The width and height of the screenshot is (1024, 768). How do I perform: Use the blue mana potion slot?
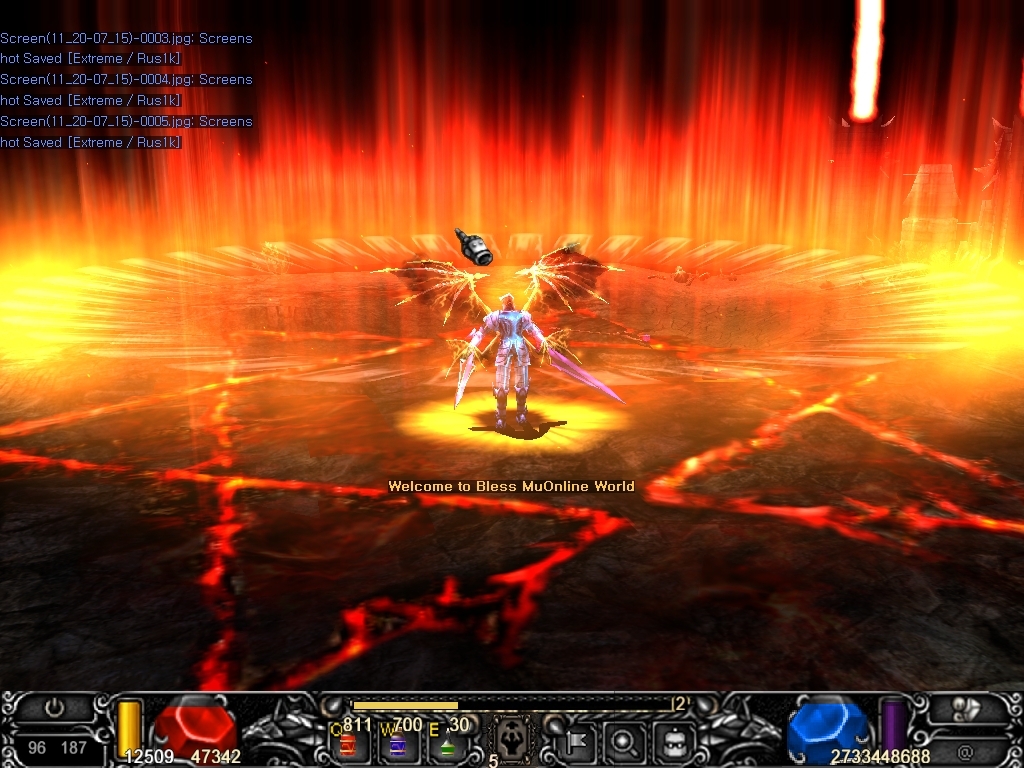(x=397, y=745)
